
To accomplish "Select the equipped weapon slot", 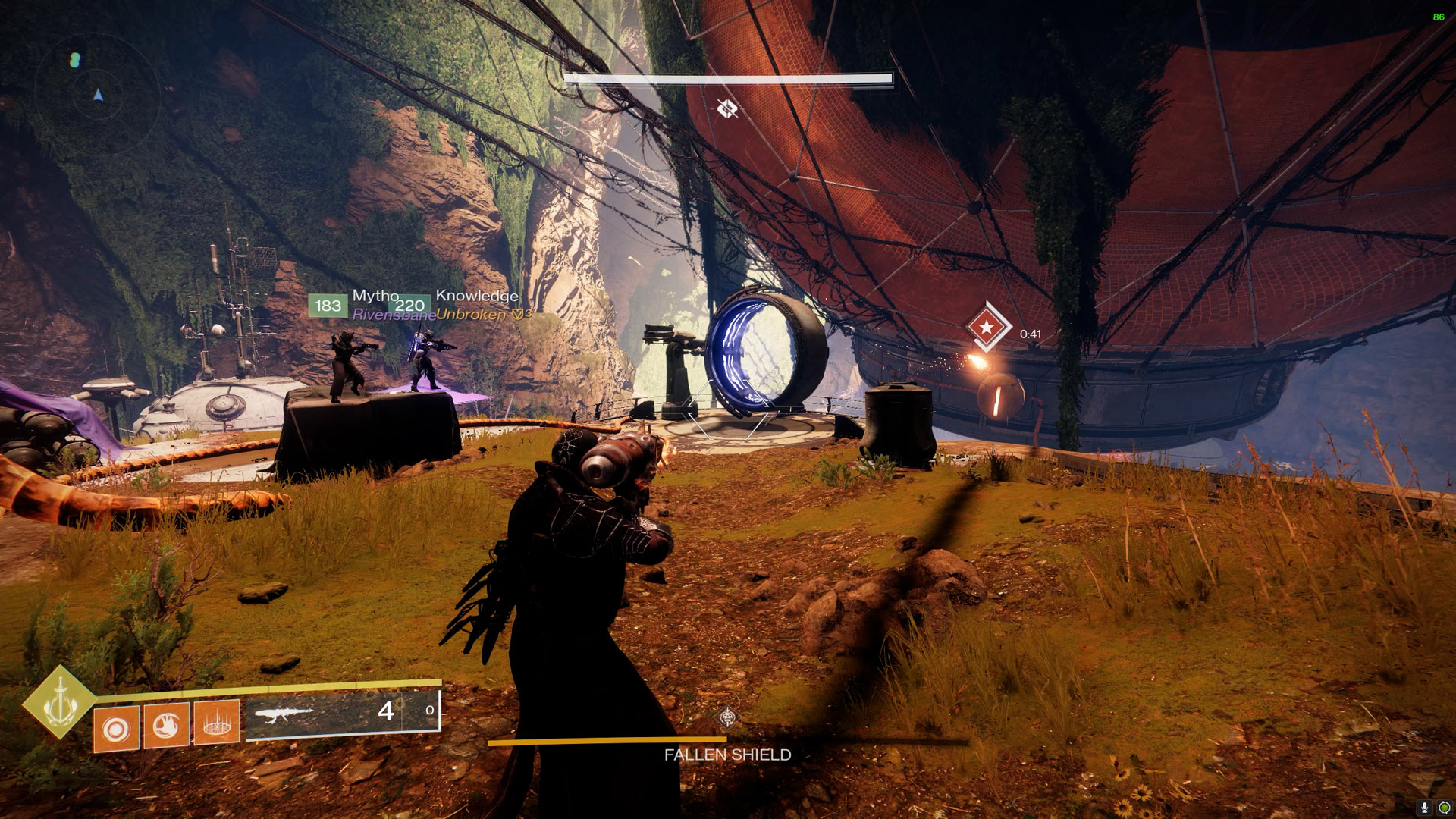I will tap(343, 713).
